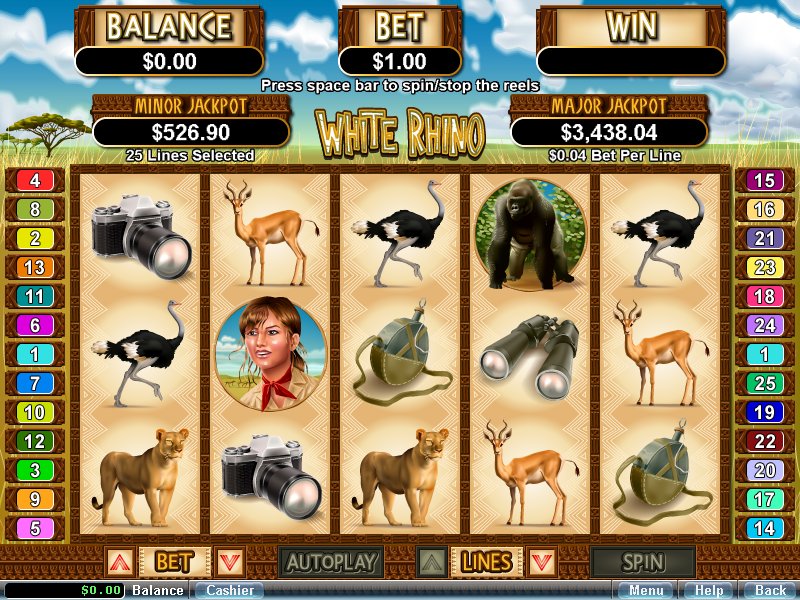
Task: Choose payline number 14 marker
Action: click(x=764, y=529)
